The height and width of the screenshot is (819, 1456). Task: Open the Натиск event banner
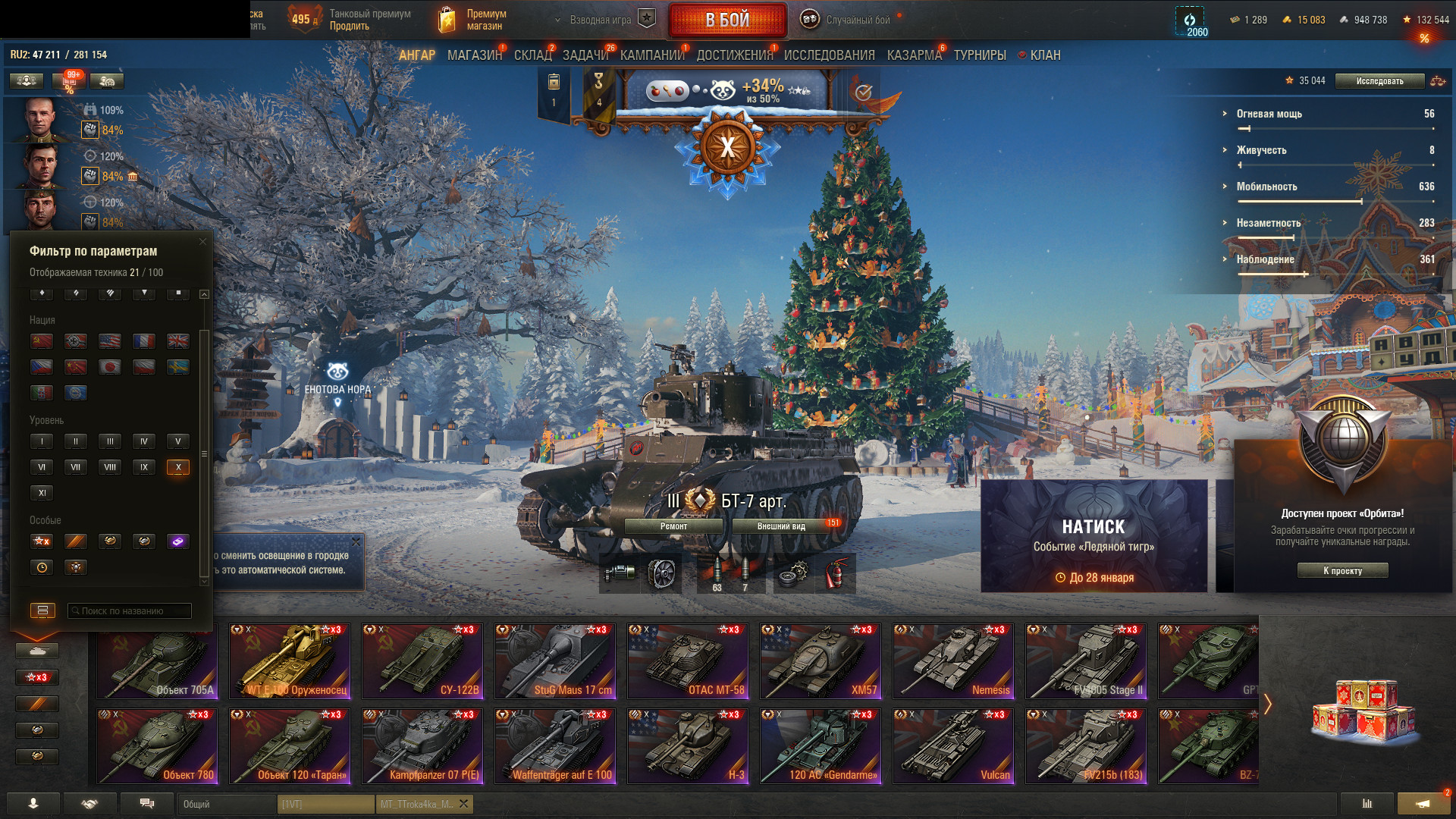[1094, 535]
